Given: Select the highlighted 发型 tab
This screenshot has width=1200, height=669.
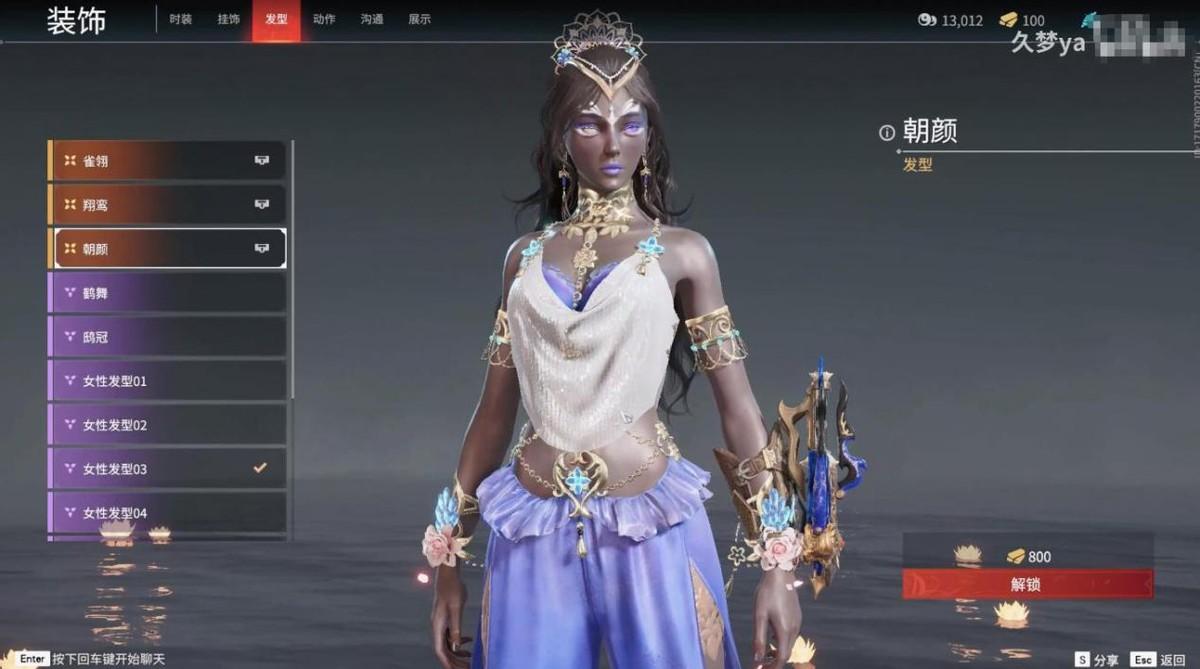Looking at the screenshot, I should click(x=276, y=19).
